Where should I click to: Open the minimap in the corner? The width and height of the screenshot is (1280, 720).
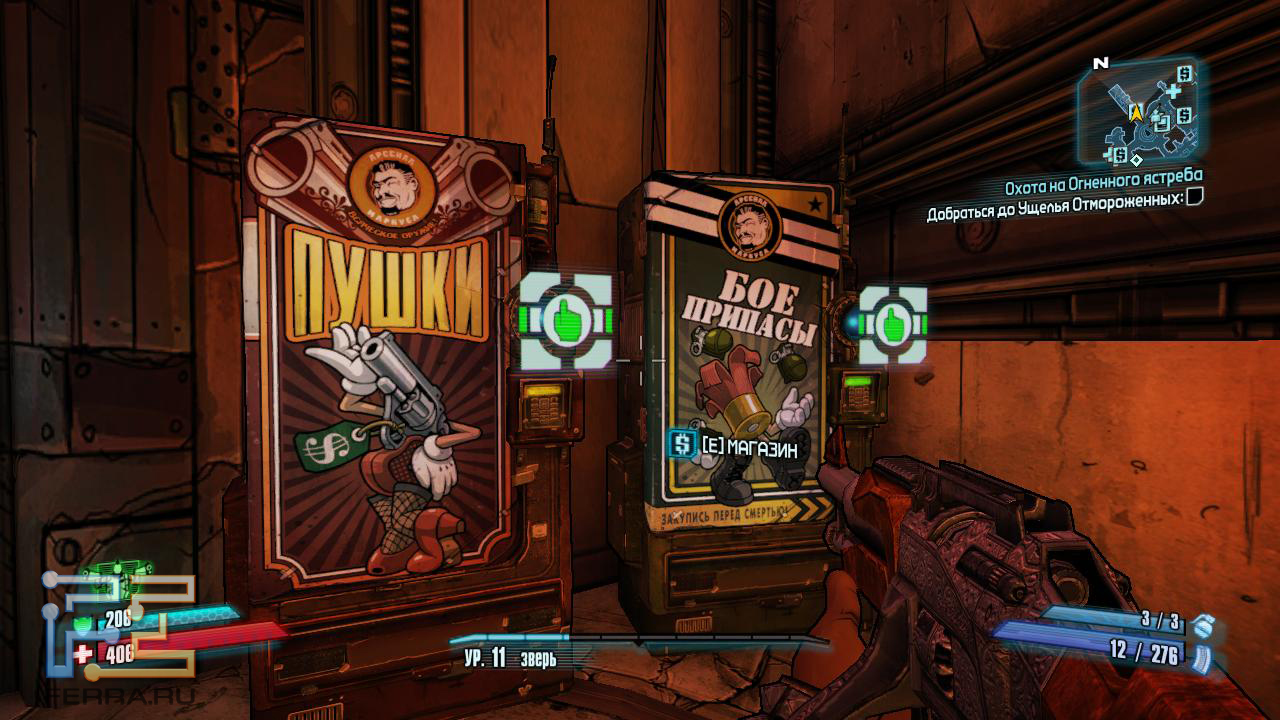click(x=1140, y=112)
